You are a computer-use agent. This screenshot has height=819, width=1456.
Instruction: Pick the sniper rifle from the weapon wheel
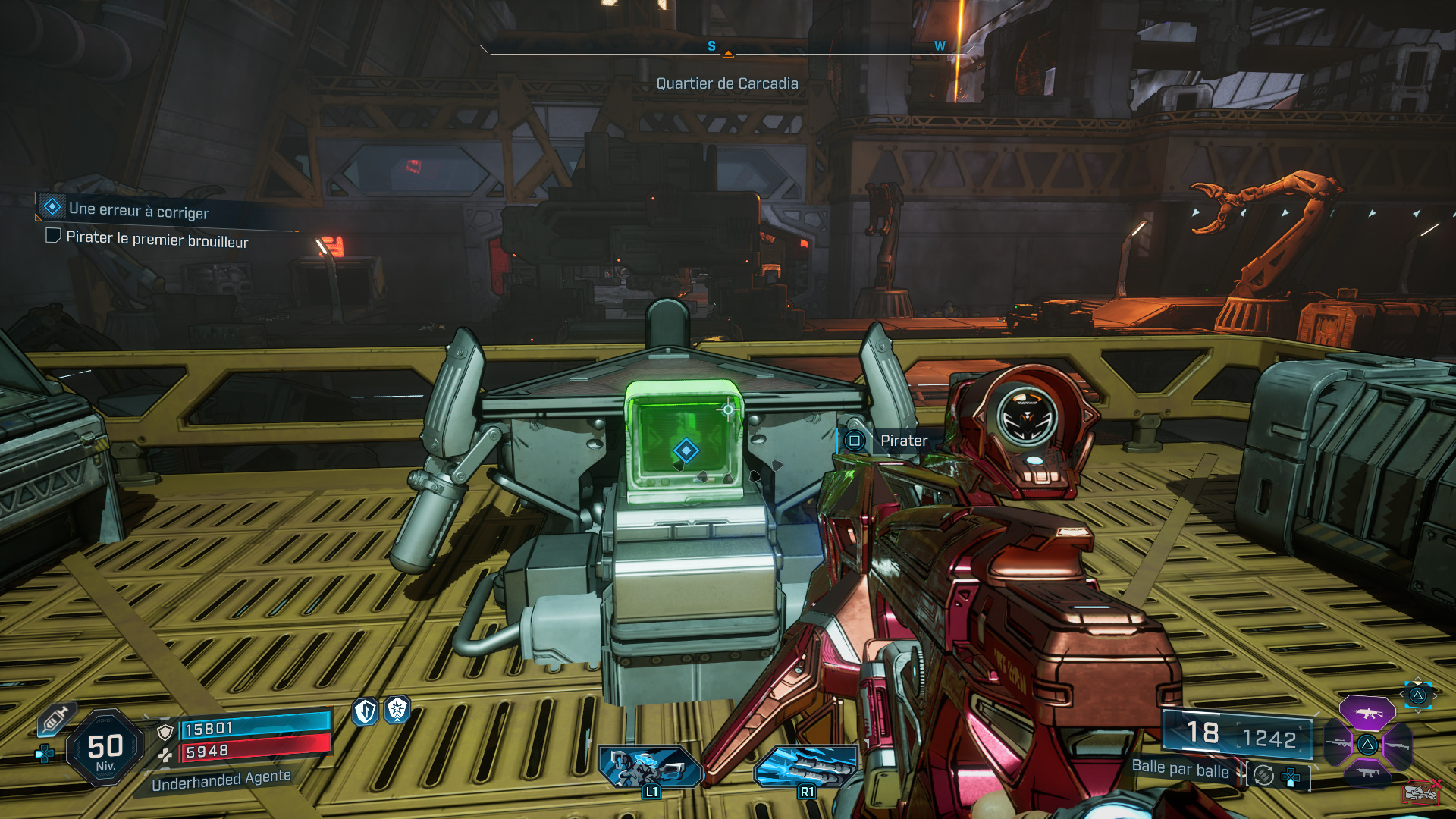coord(1338,743)
